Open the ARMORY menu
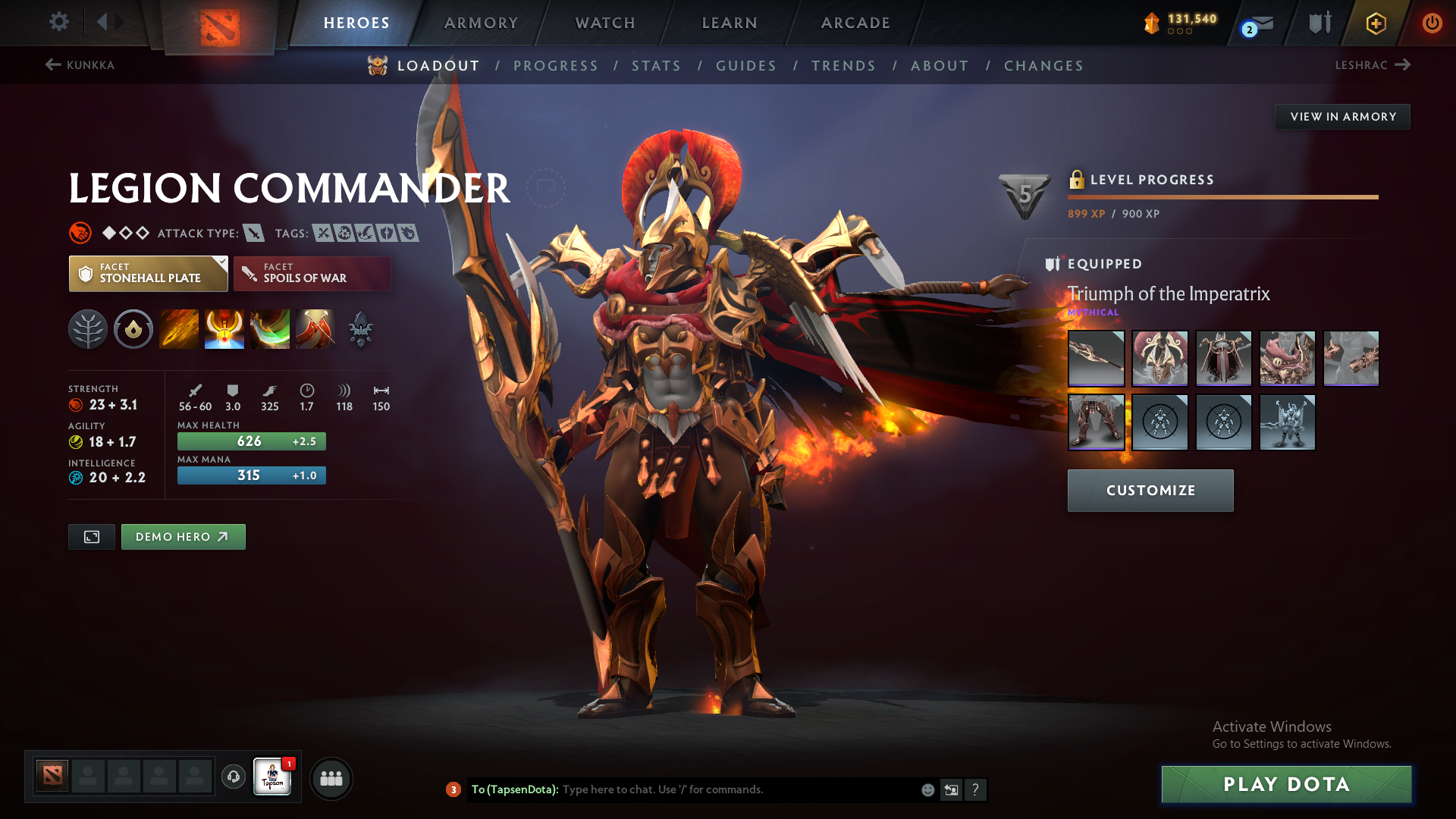This screenshot has width=1456, height=819. tap(480, 23)
